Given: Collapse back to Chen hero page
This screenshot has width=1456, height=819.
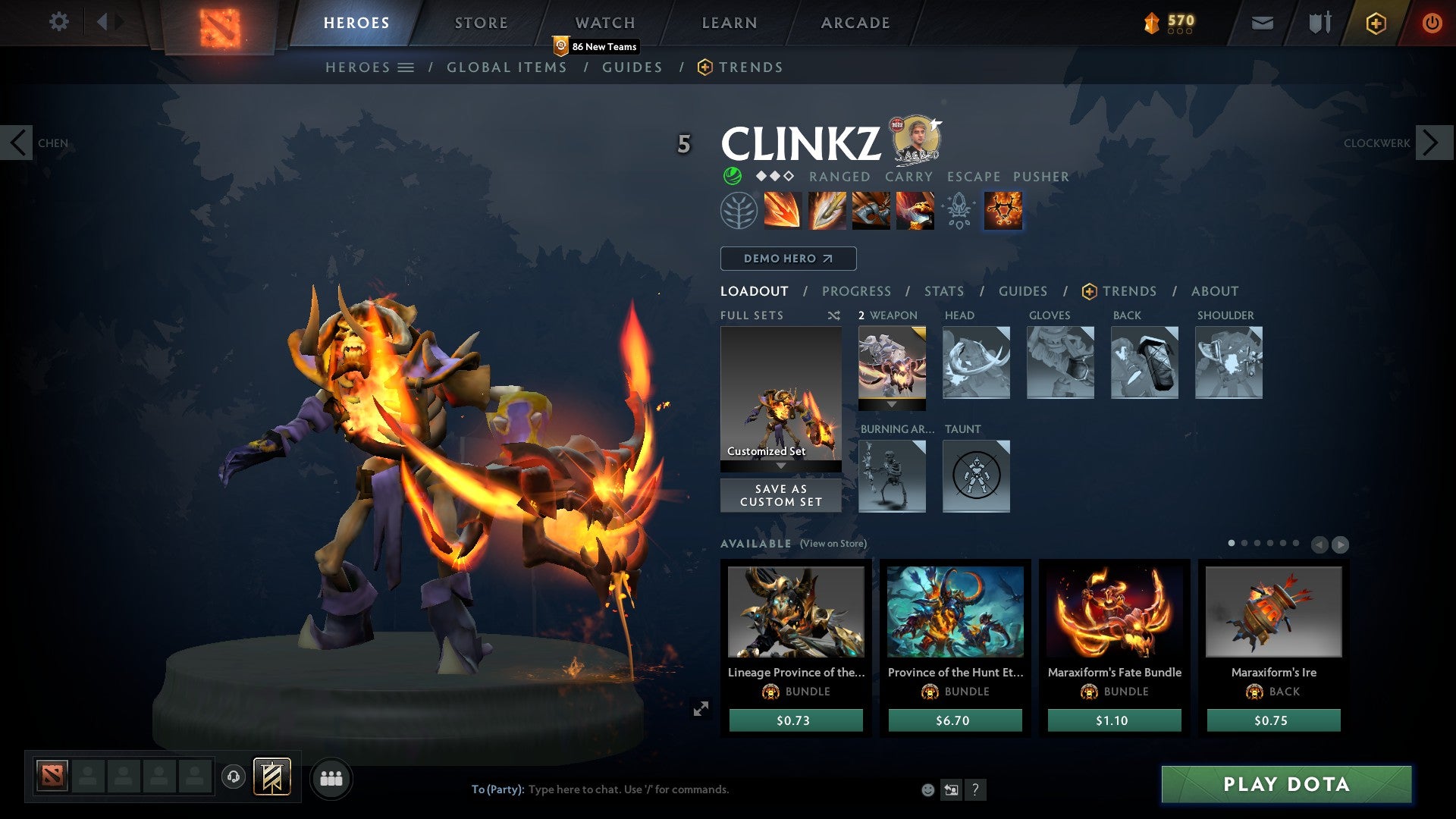Looking at the screenshot, I should tap(17, 142).
